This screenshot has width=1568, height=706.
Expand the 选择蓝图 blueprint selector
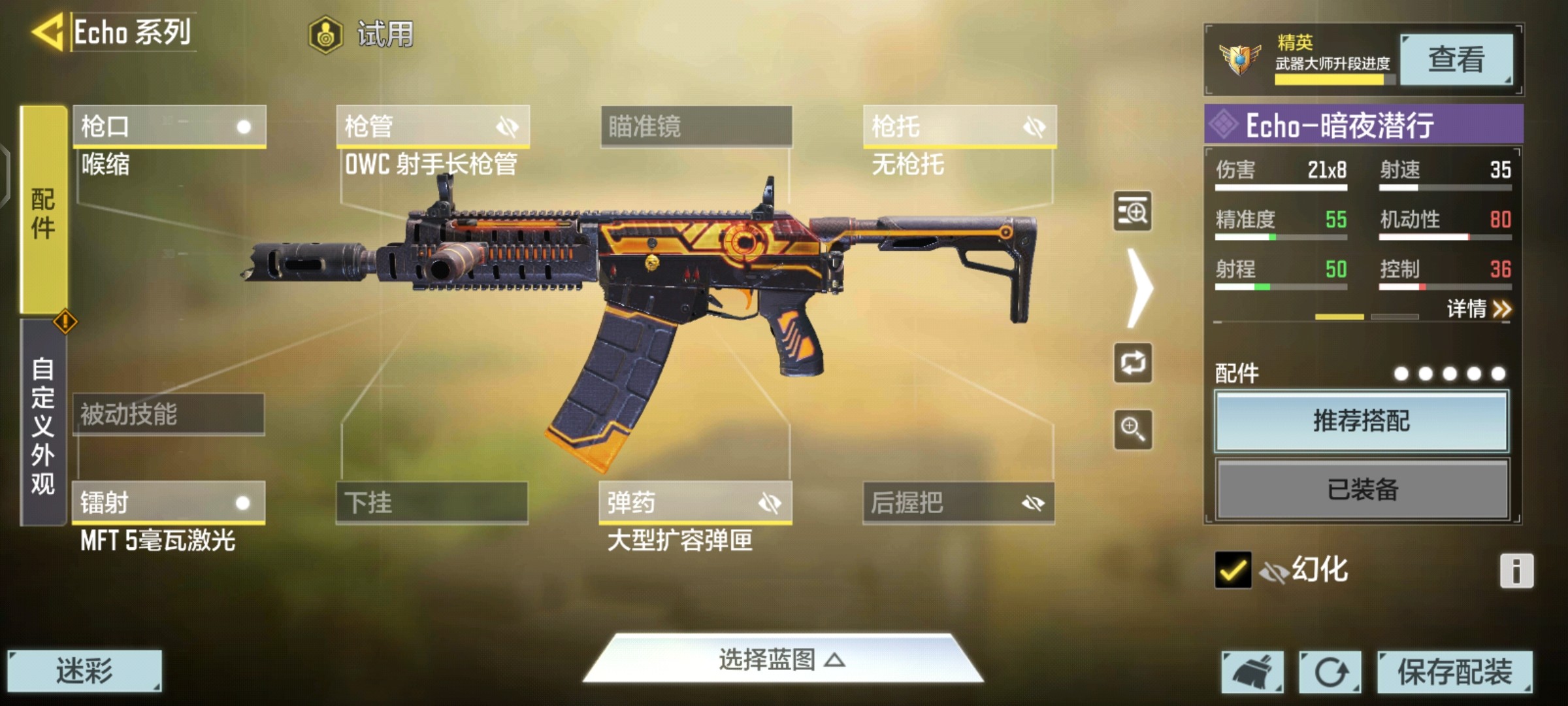coord(783,660)
